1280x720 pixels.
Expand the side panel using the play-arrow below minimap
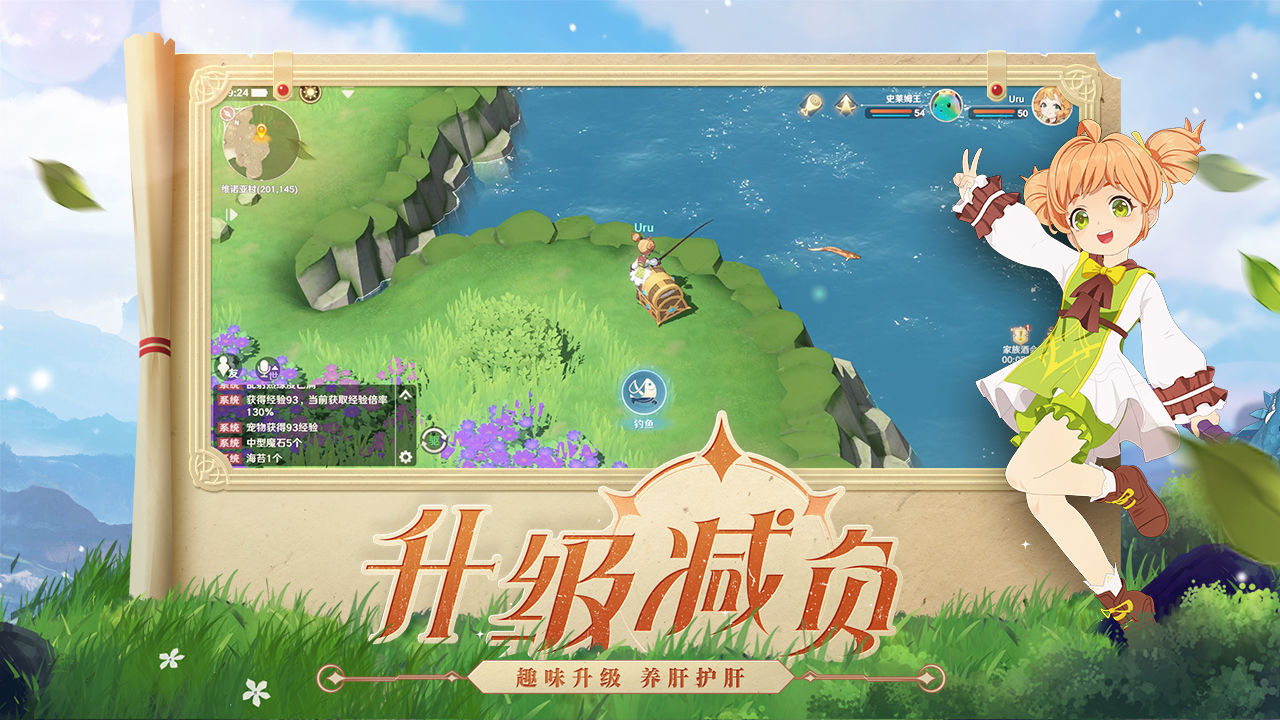click(230, 214)
